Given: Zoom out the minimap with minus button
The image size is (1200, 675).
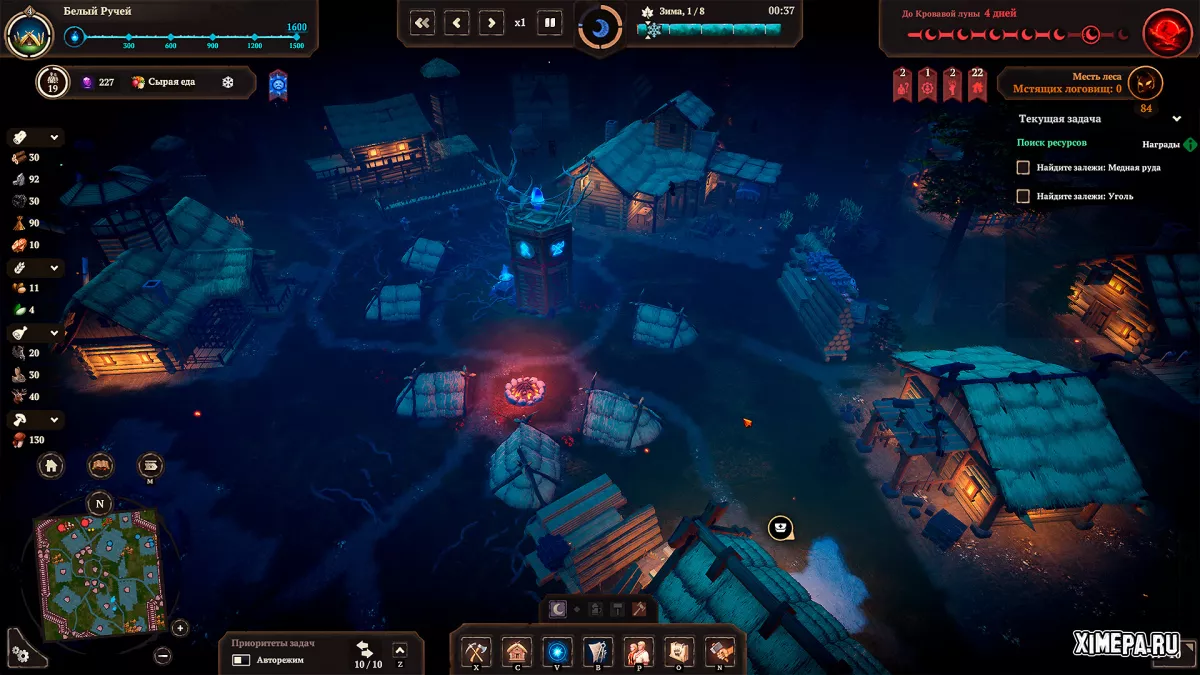Looking at the screenshot, I should point(163,655).
